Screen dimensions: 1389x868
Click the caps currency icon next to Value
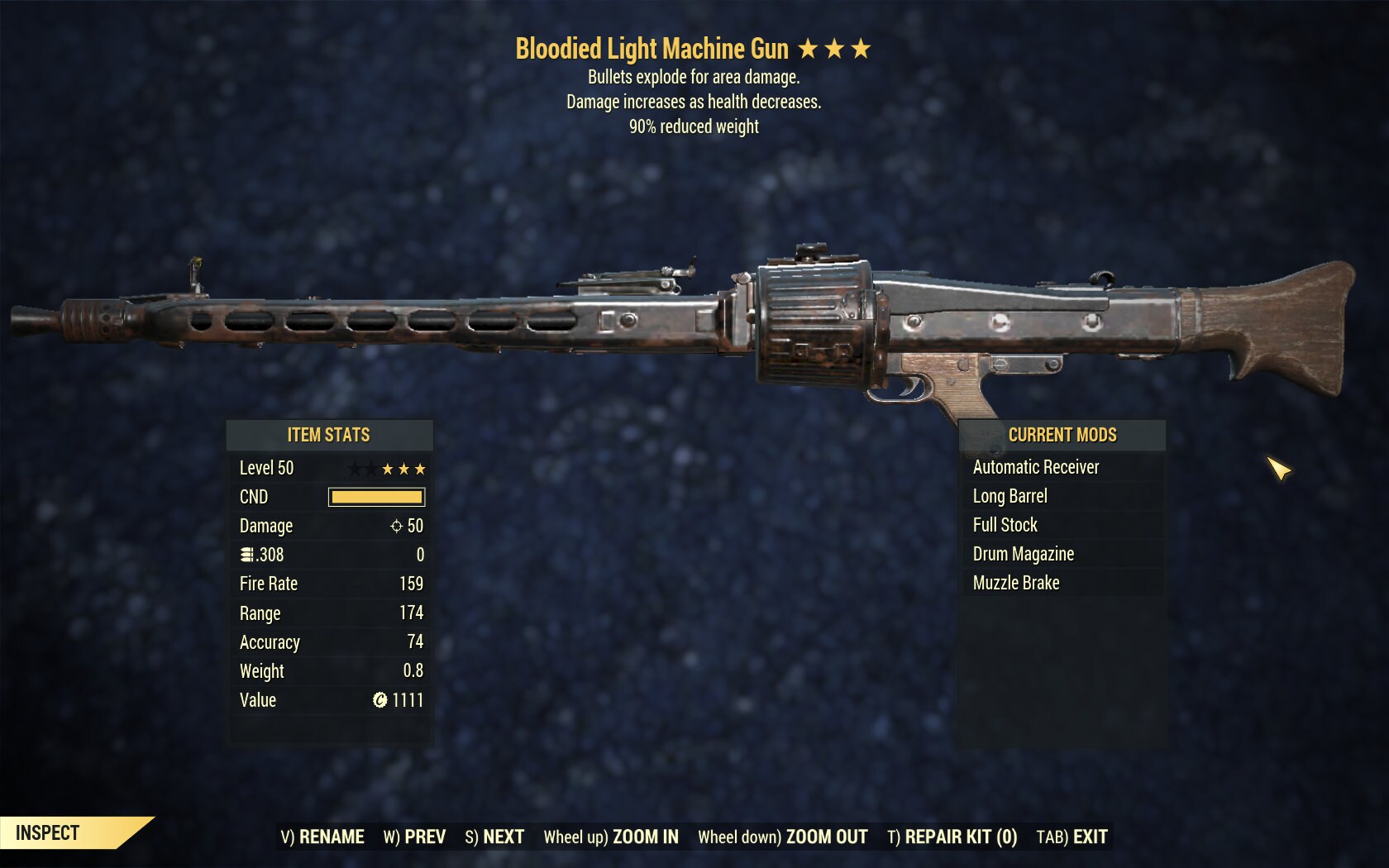click(x=380, y=700)
